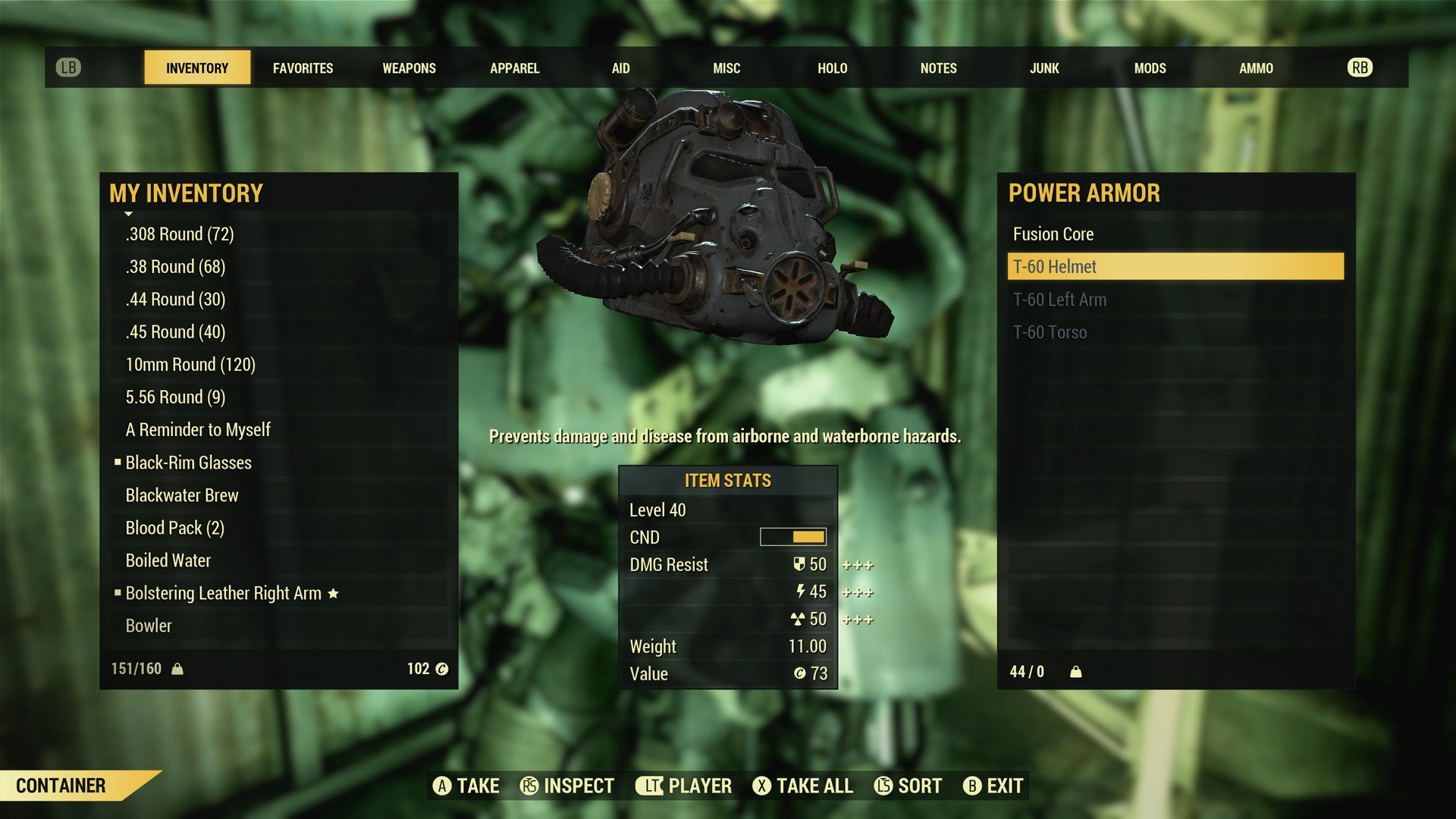This screenshot has width=1456, height=819.
Task: Select Boiled Water in inventory
Action: pos(168,560)
